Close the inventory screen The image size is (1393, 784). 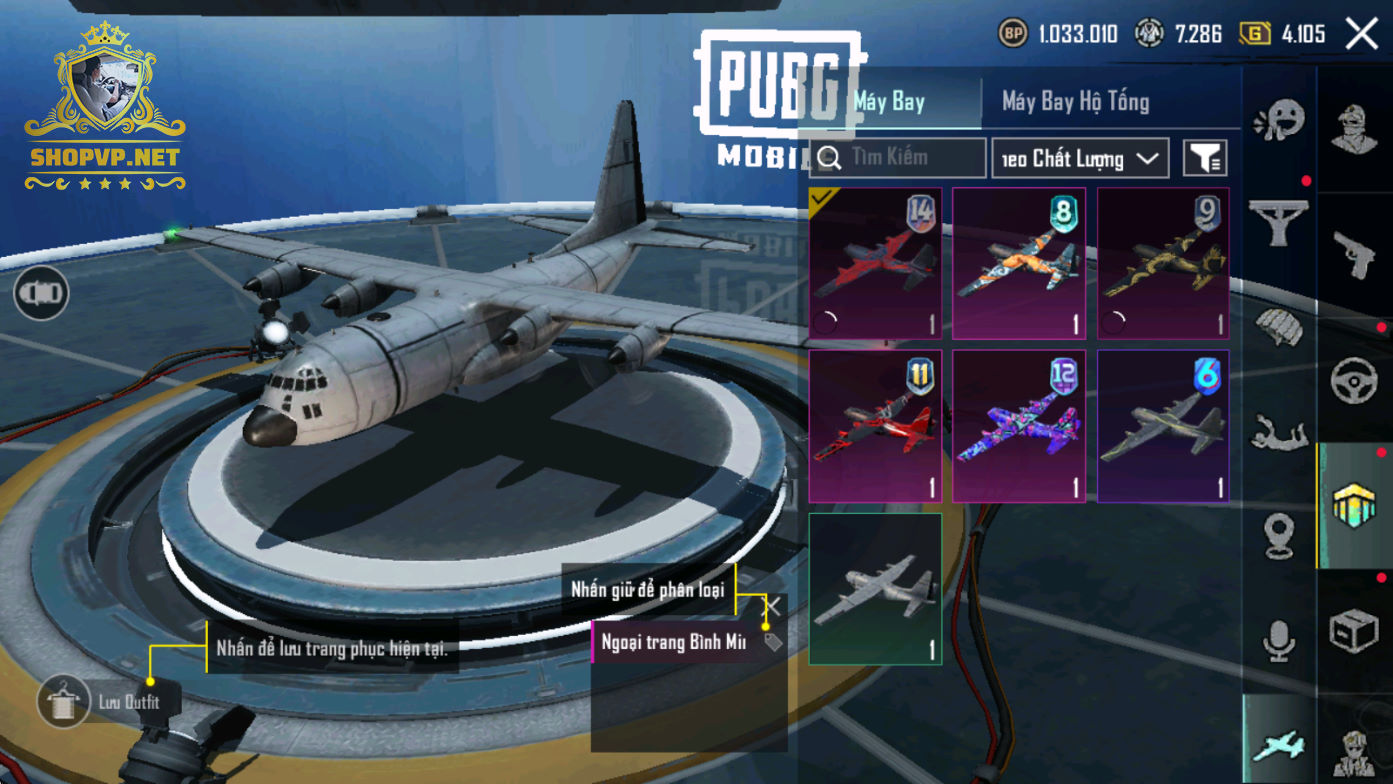[1361, 34]
